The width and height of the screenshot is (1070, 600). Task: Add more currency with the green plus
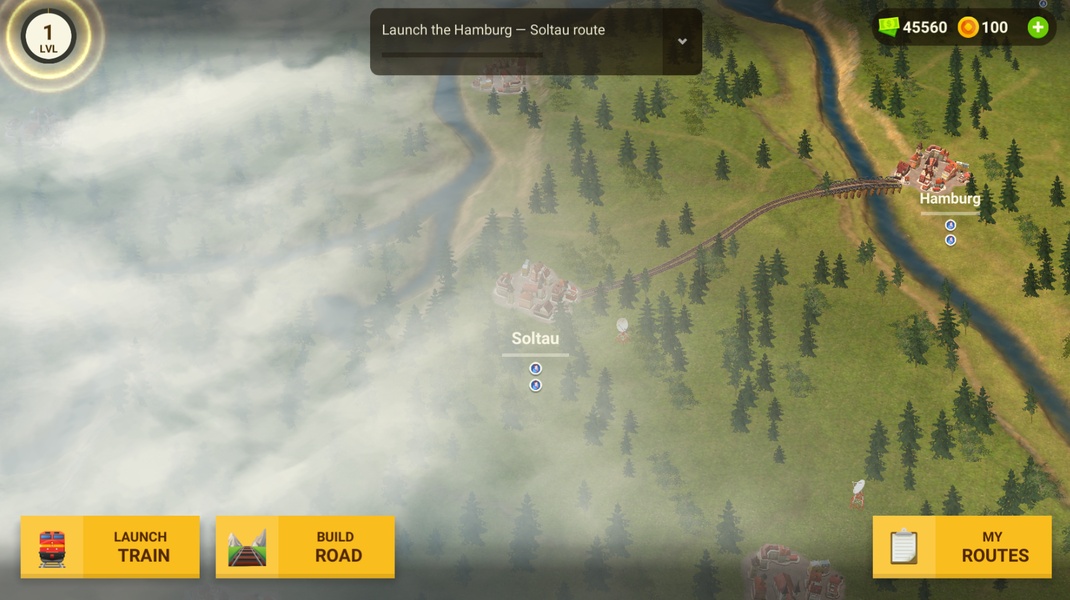(x=1038, y=28)
